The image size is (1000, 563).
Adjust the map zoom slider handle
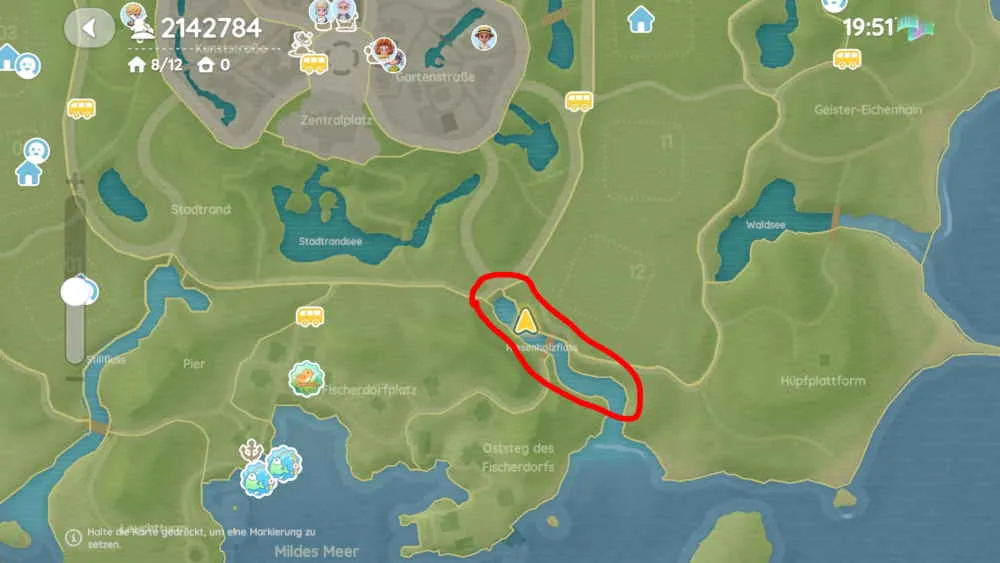76,291
